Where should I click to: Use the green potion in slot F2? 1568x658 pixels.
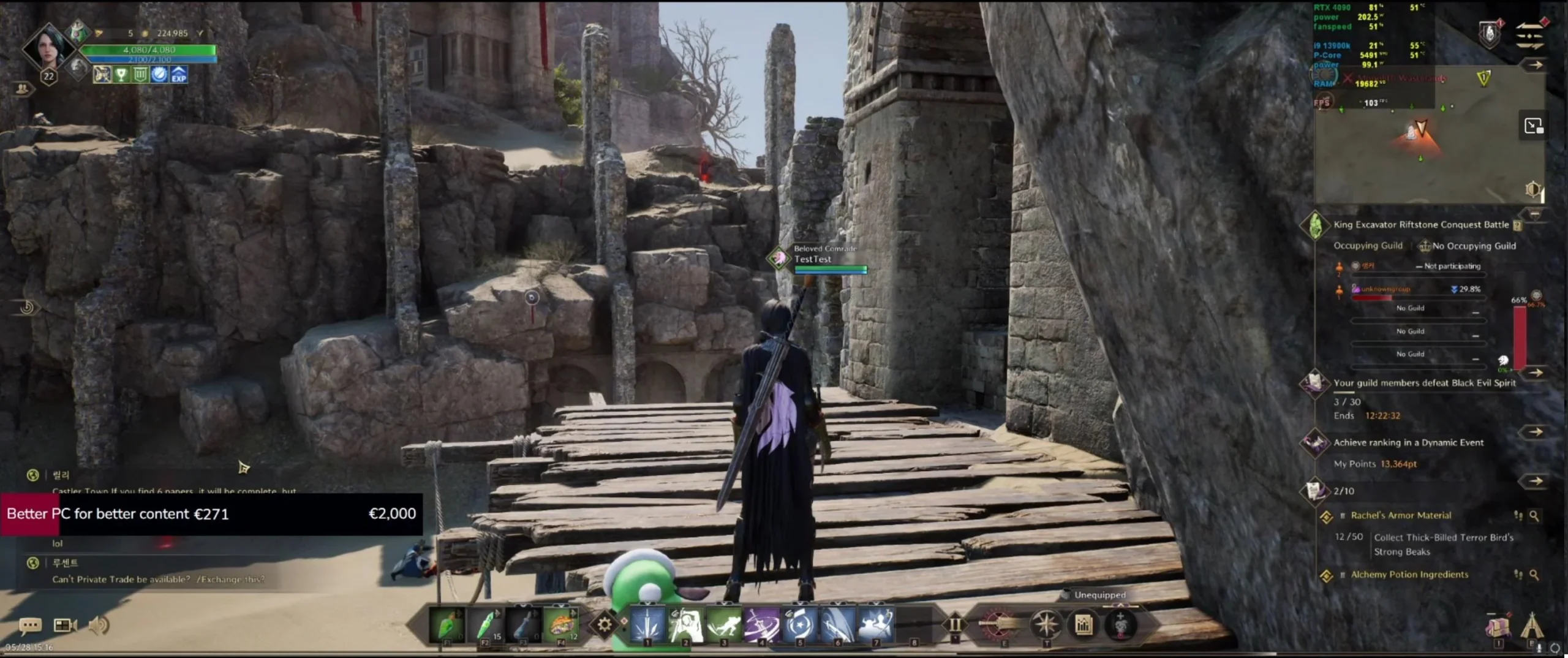click(486, 625)
